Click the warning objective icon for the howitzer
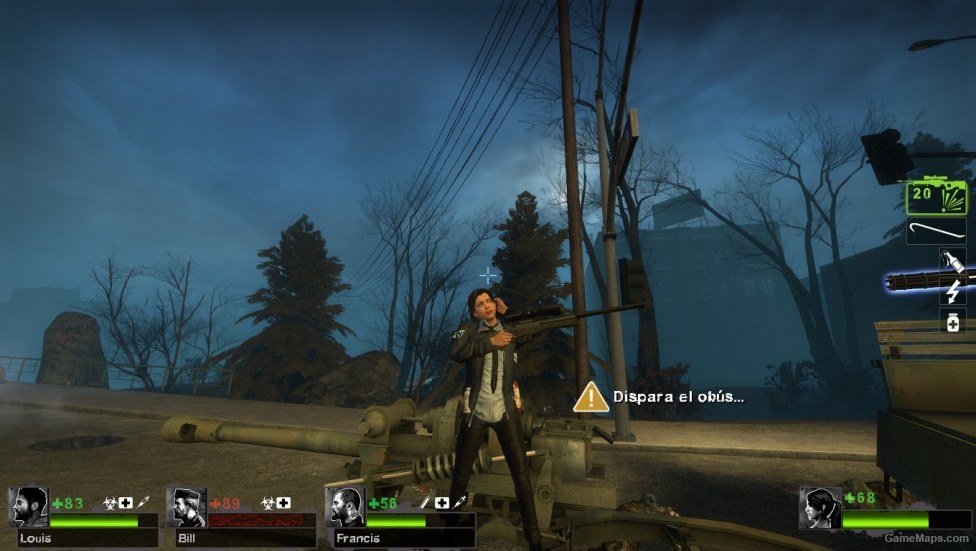 click(591, 396)
